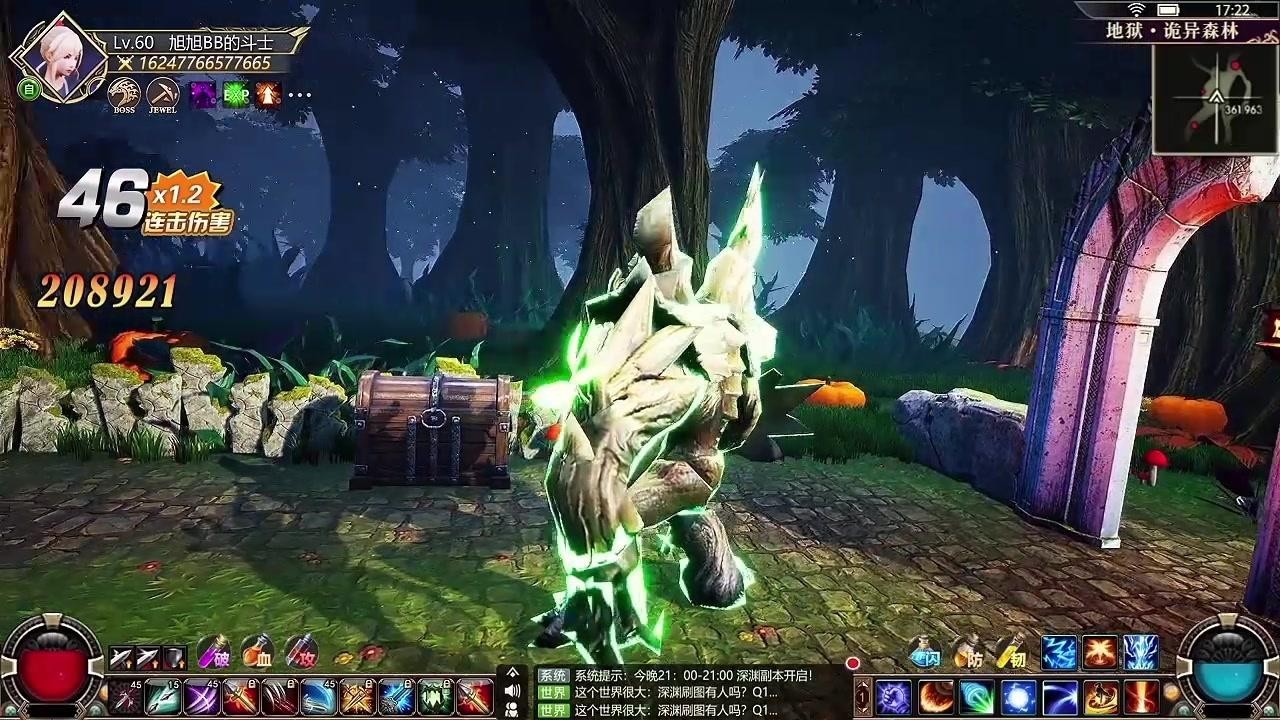Viewport: 1280px width, 720px height.
Task: Use the 闪 flask near the right skill bar
Action: pos(923,654)
